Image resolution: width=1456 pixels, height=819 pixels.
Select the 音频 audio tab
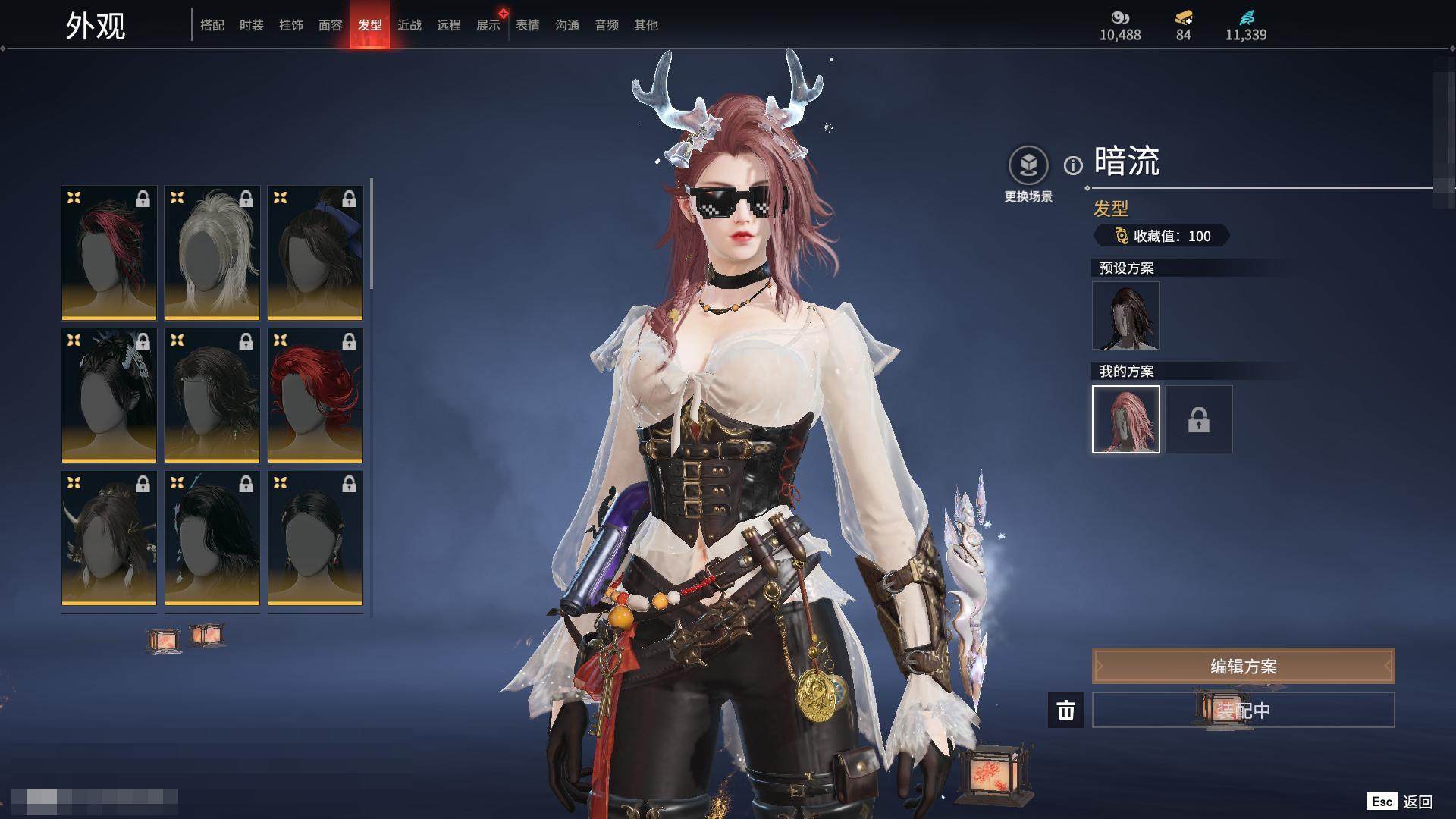click(x=607, y=25)
